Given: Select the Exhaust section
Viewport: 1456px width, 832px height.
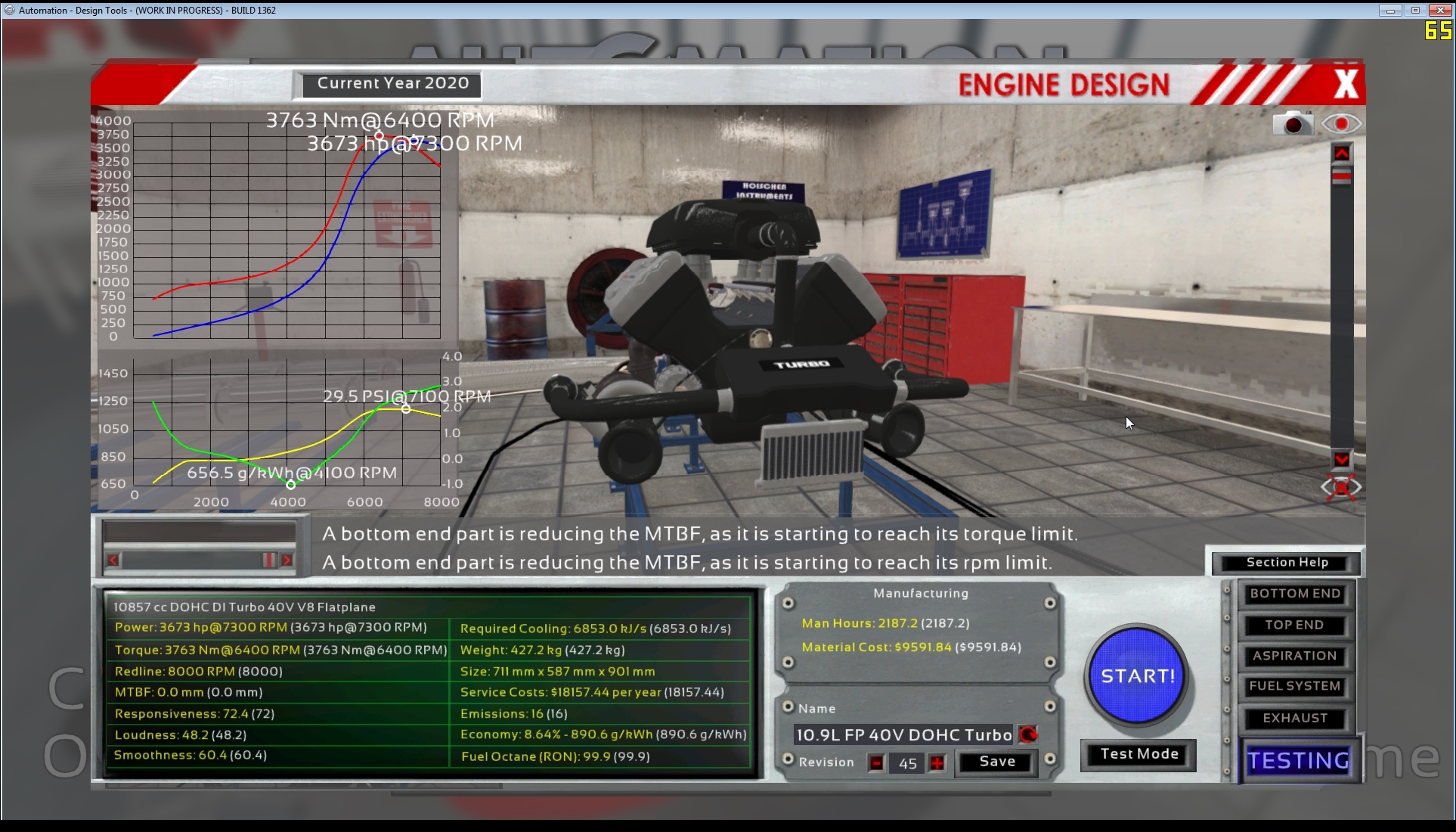Looking at the screenshot, I should pos(1295,718).
